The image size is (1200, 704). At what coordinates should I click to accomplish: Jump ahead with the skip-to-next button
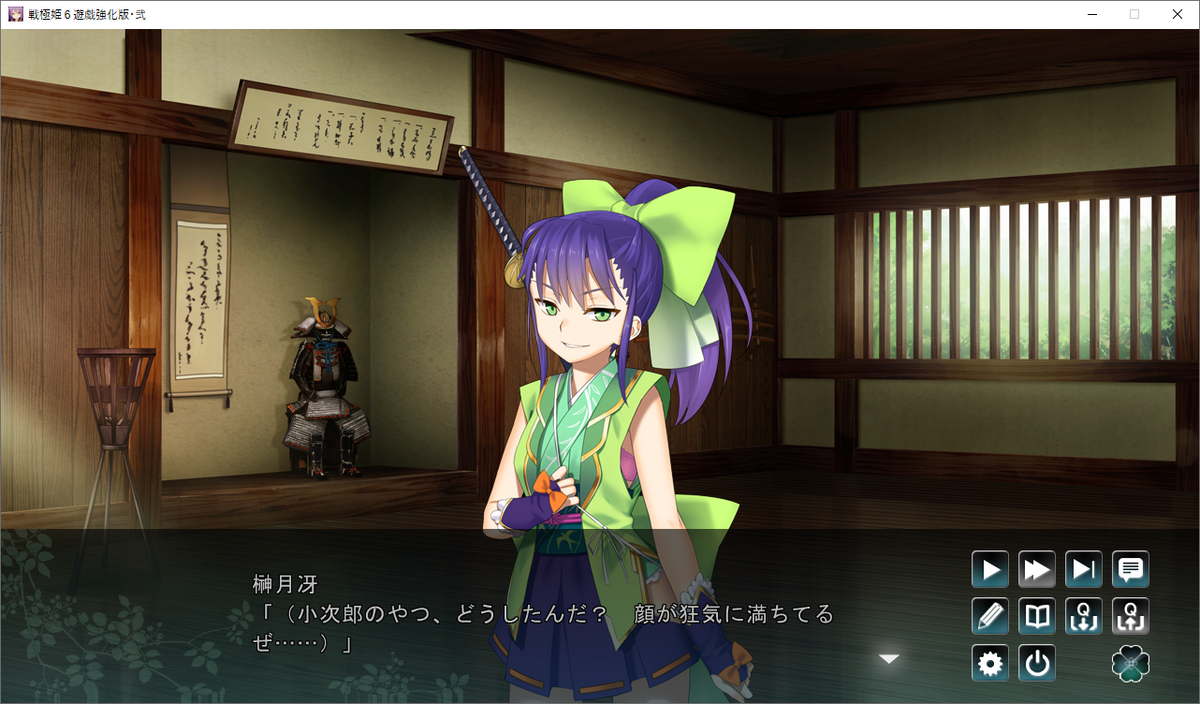tap(1084, 570)
